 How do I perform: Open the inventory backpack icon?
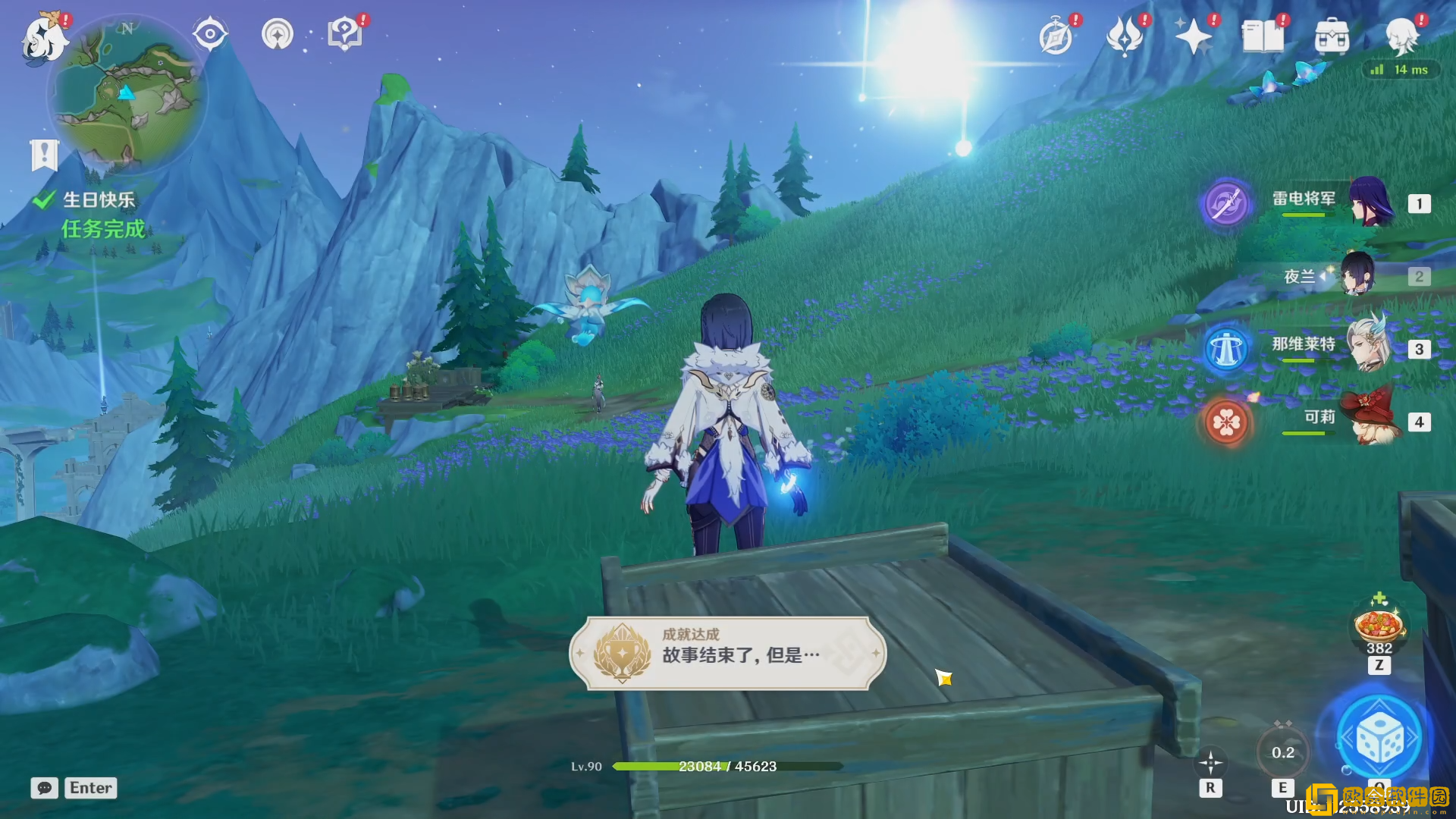pyautogui.click(x=1332, y=36)
